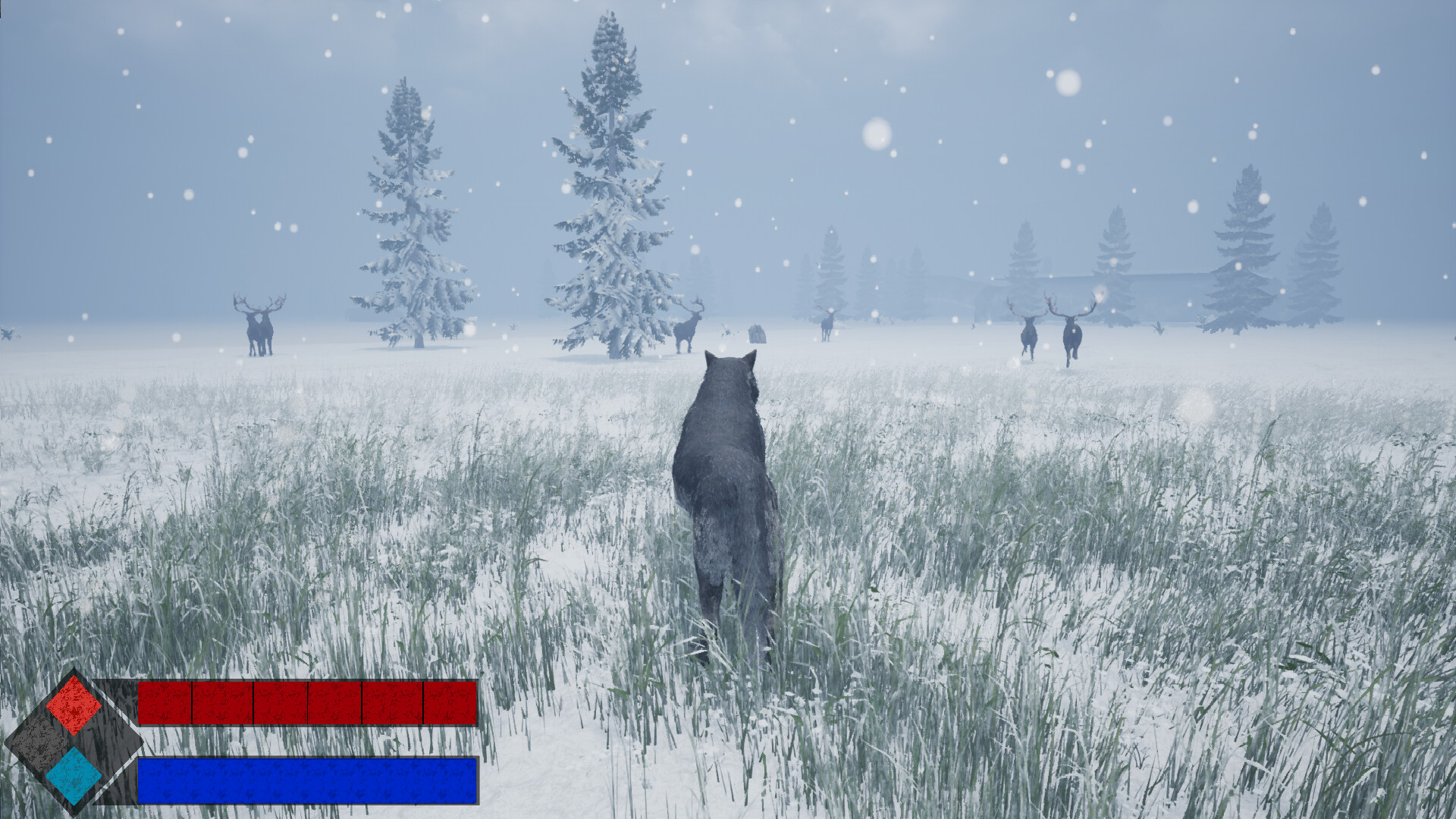Click the rightmost pair of stags

tap(1050, 334)
